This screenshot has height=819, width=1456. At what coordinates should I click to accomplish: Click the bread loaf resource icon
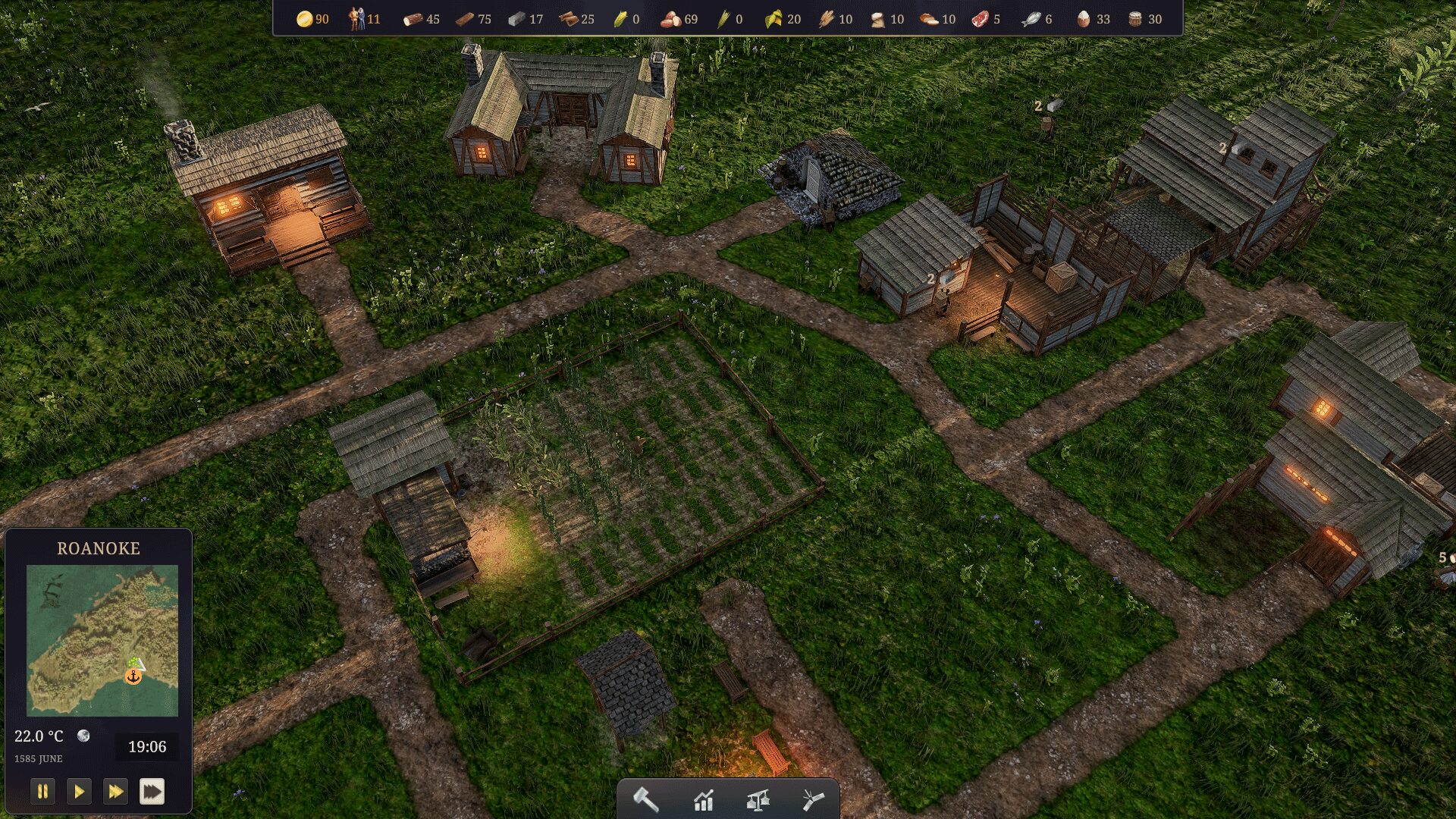[x=929, y=19]
